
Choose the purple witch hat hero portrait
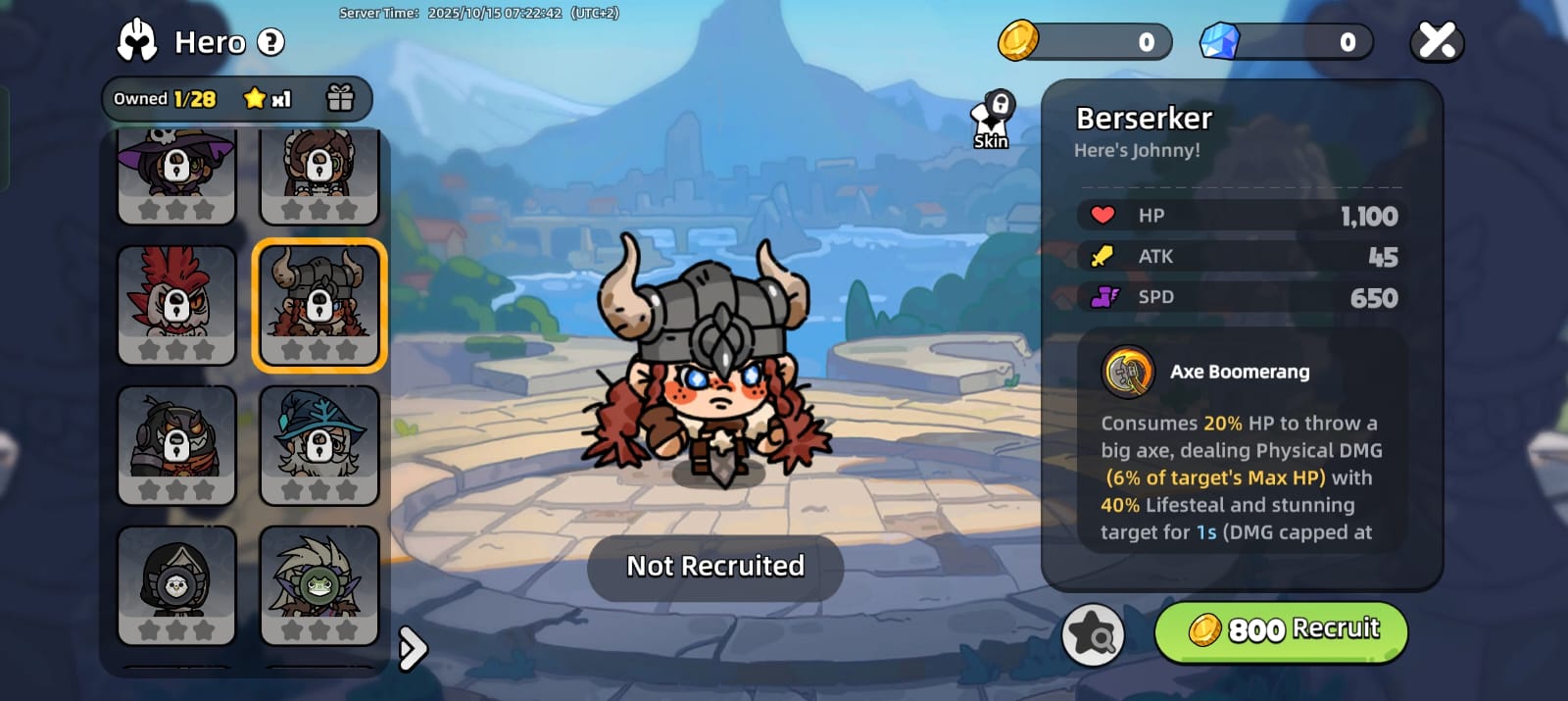tap(176, 175)
